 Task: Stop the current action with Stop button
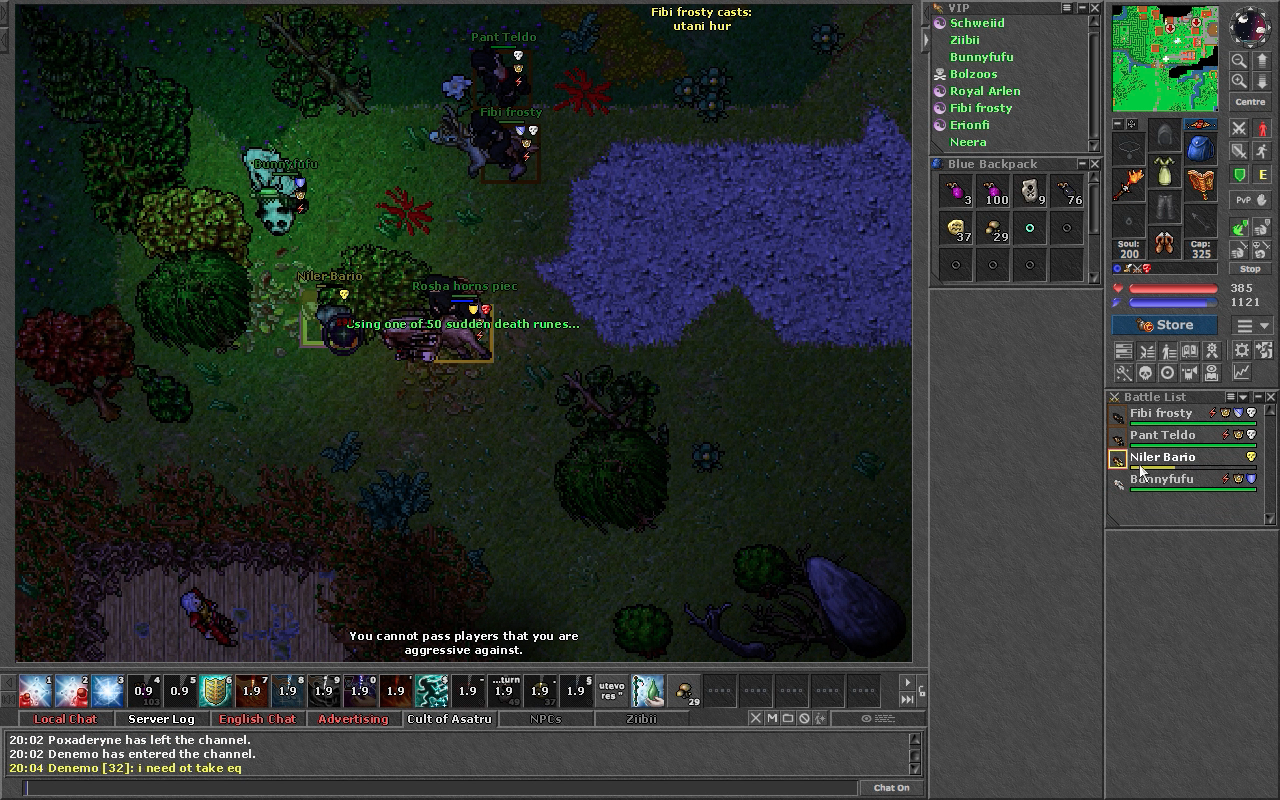pyautogui.click(x=1250, y=269)
